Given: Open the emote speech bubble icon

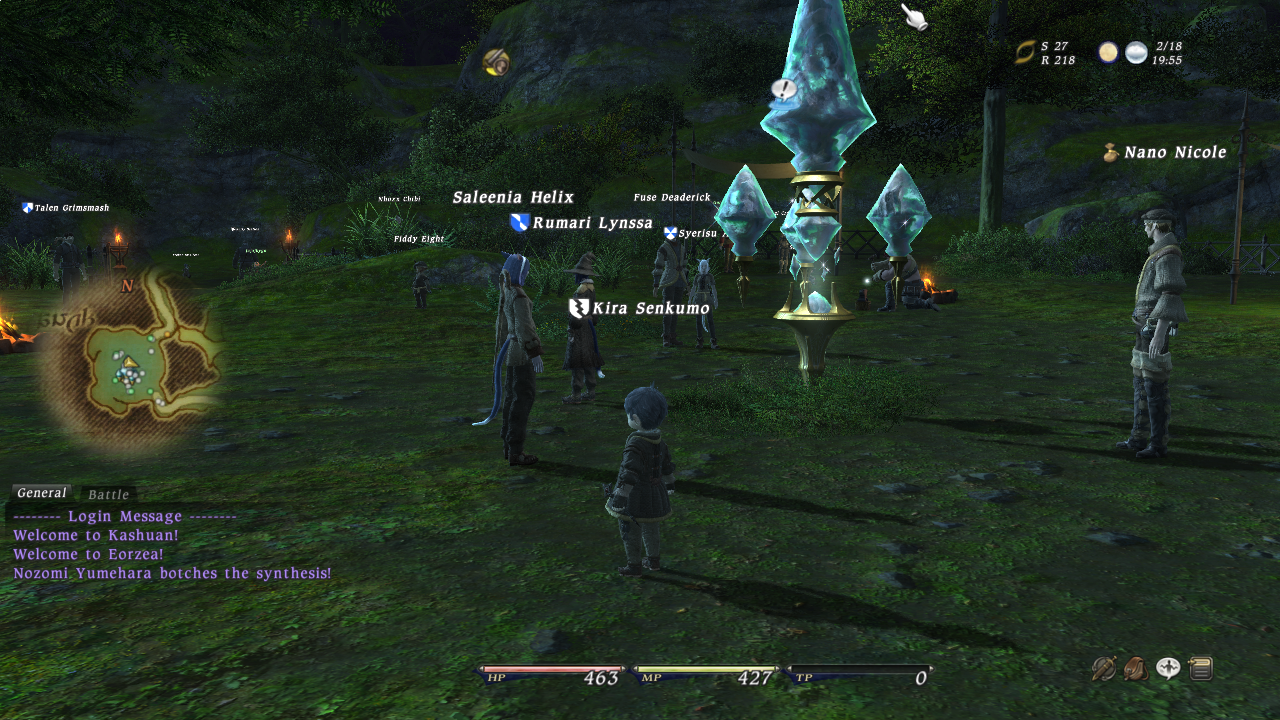Looking at the screenshot, I should [x=1168, y=669].
